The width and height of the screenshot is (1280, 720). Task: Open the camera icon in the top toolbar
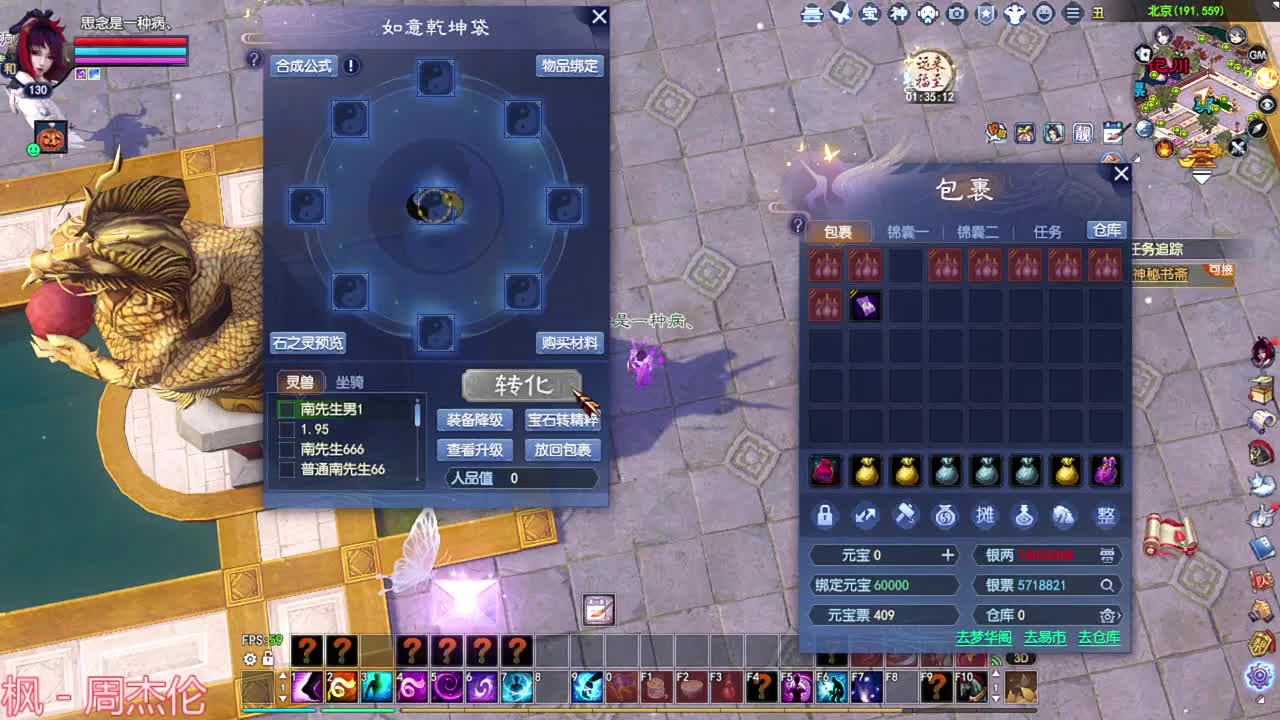click(955, 13)
